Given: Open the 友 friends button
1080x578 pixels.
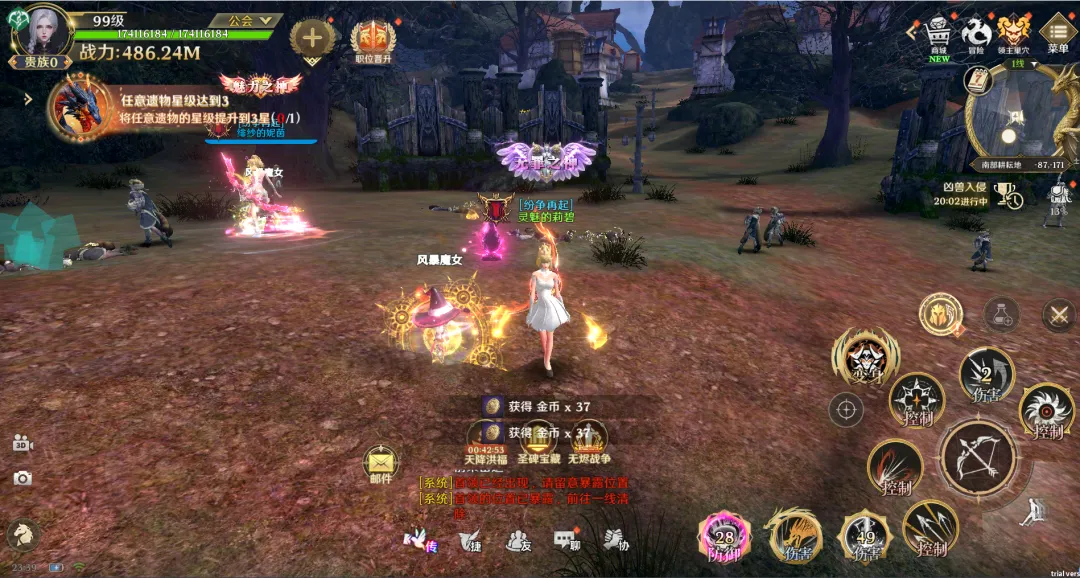Looking at the screenshot, I should coord(518,540).
